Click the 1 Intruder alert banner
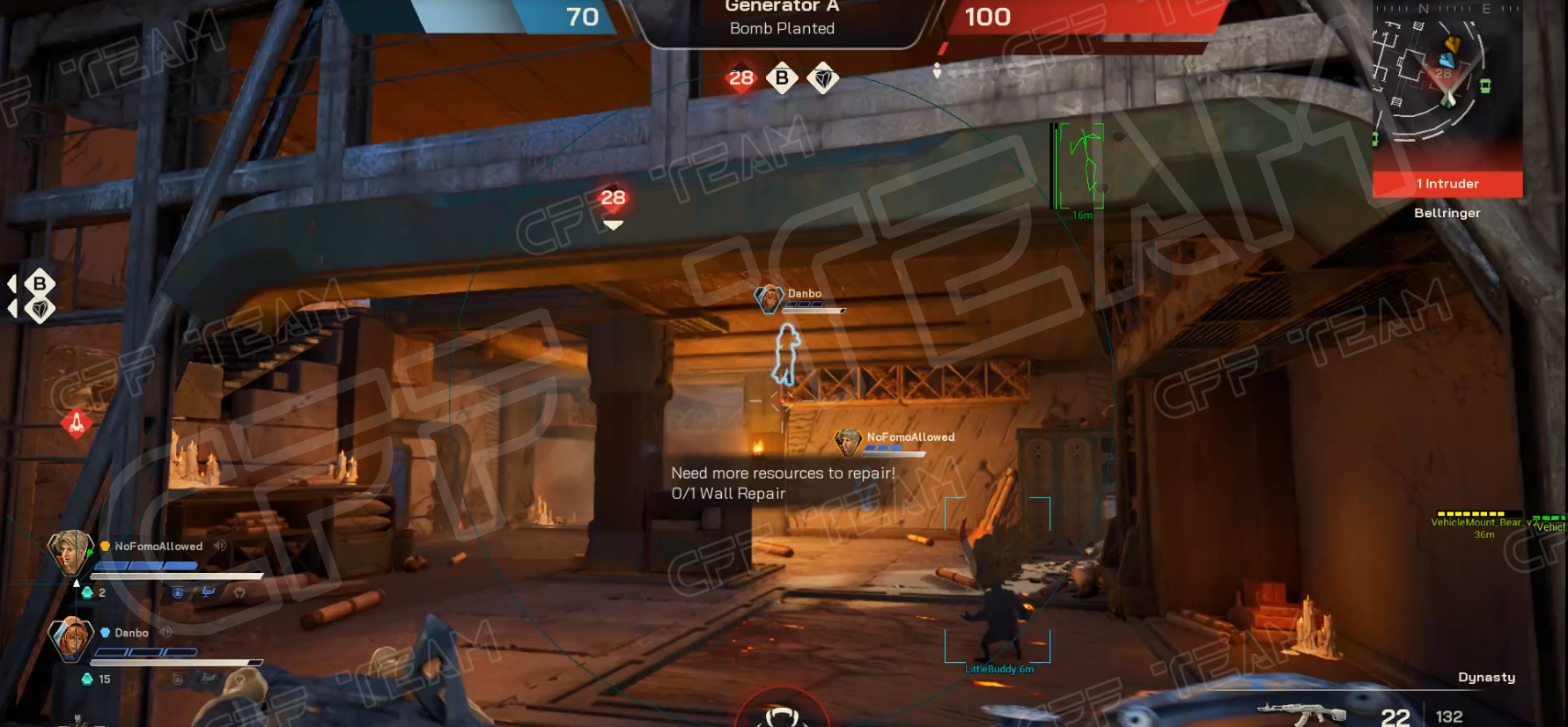The width and height of the screenshot is (1568, 727). (x=1447, y=184)
